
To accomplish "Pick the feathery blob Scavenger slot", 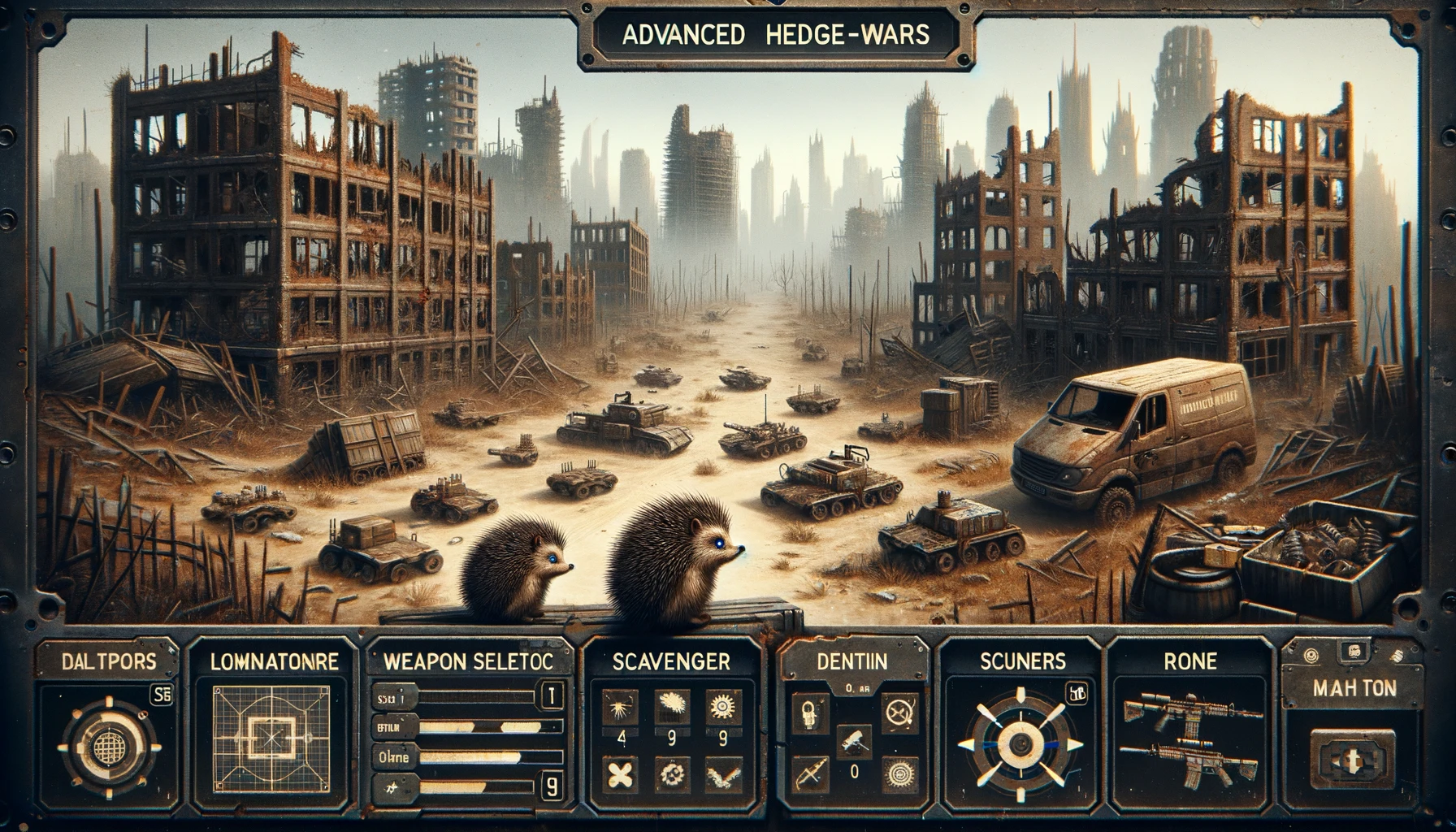I will tap(671, 708).
